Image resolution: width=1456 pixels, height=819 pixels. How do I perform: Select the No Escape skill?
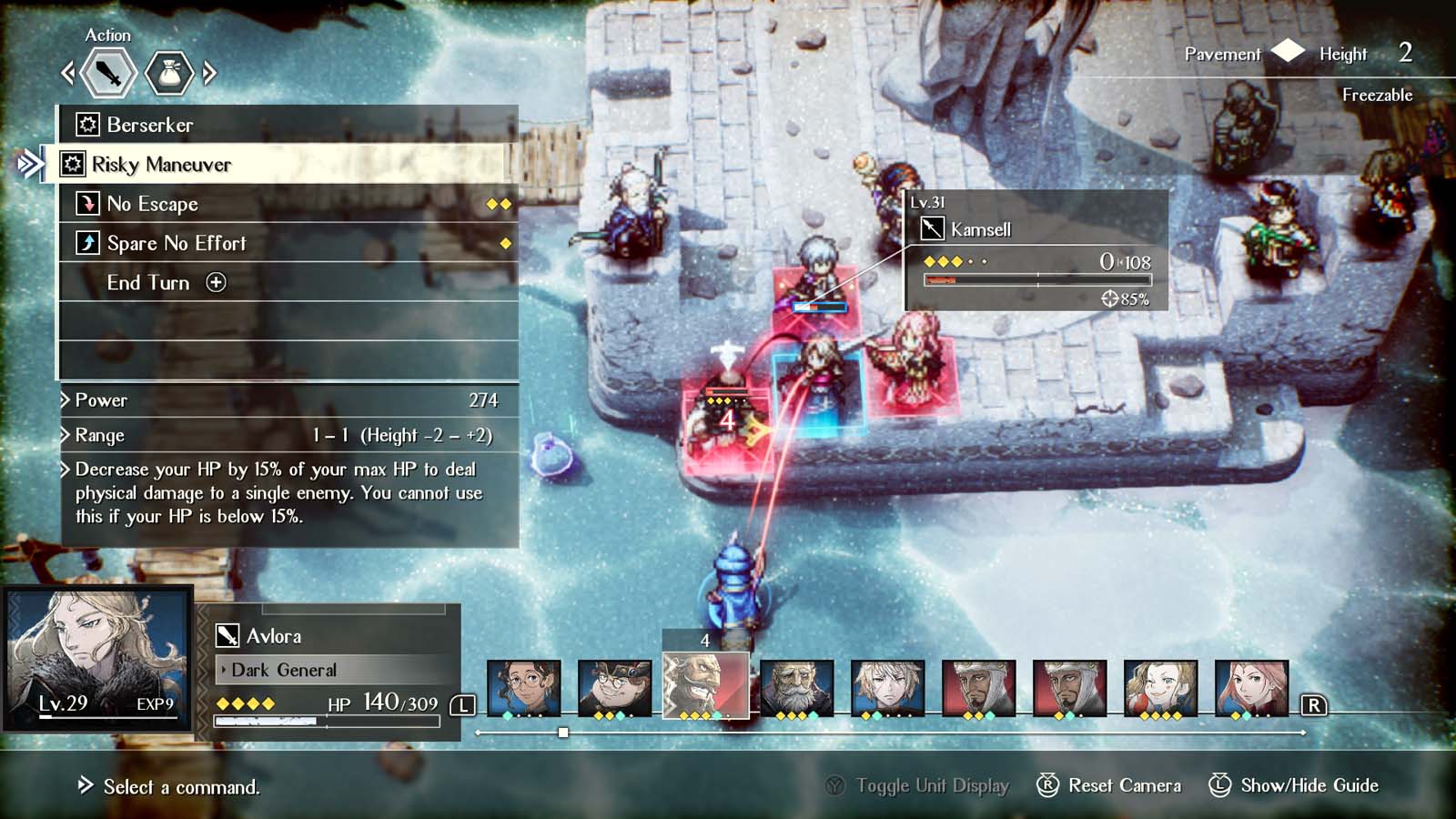152,204
